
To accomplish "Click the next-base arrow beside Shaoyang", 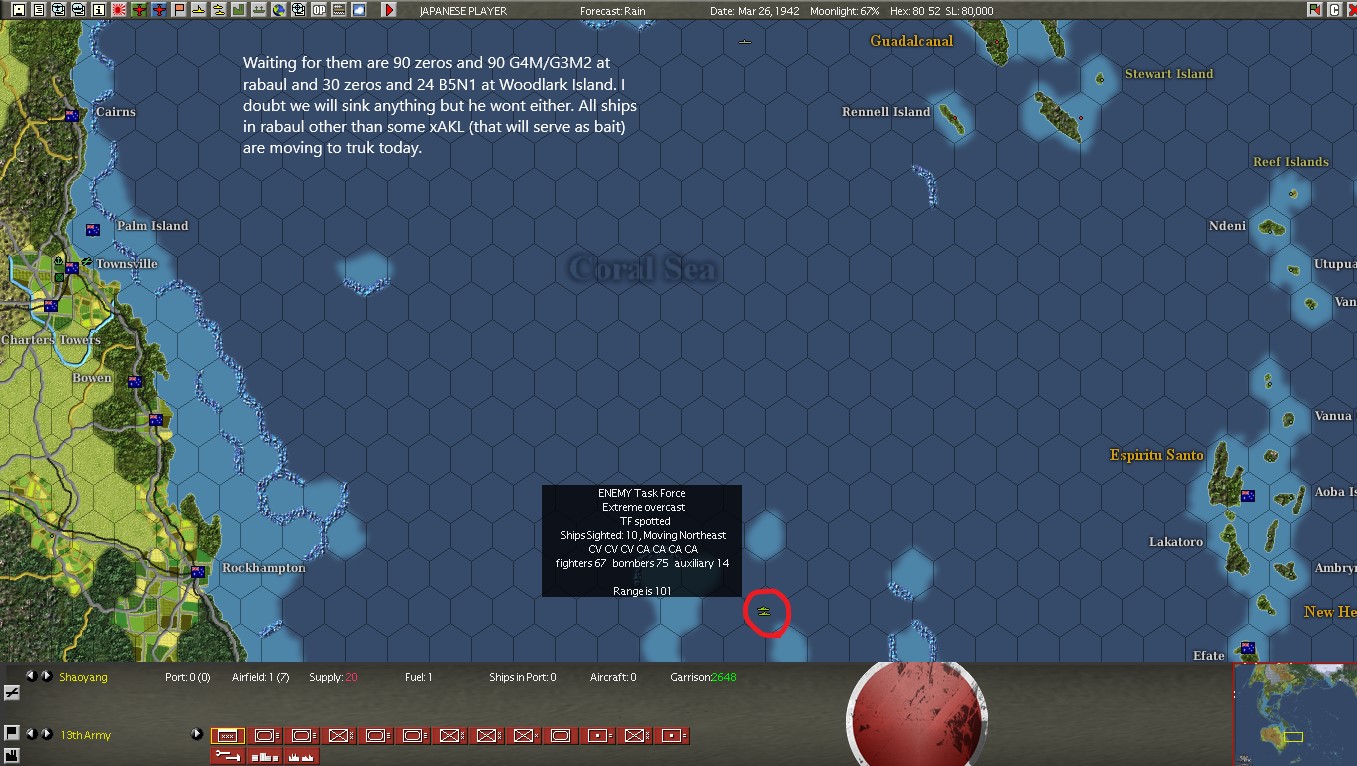I will (x=47, y=677).
